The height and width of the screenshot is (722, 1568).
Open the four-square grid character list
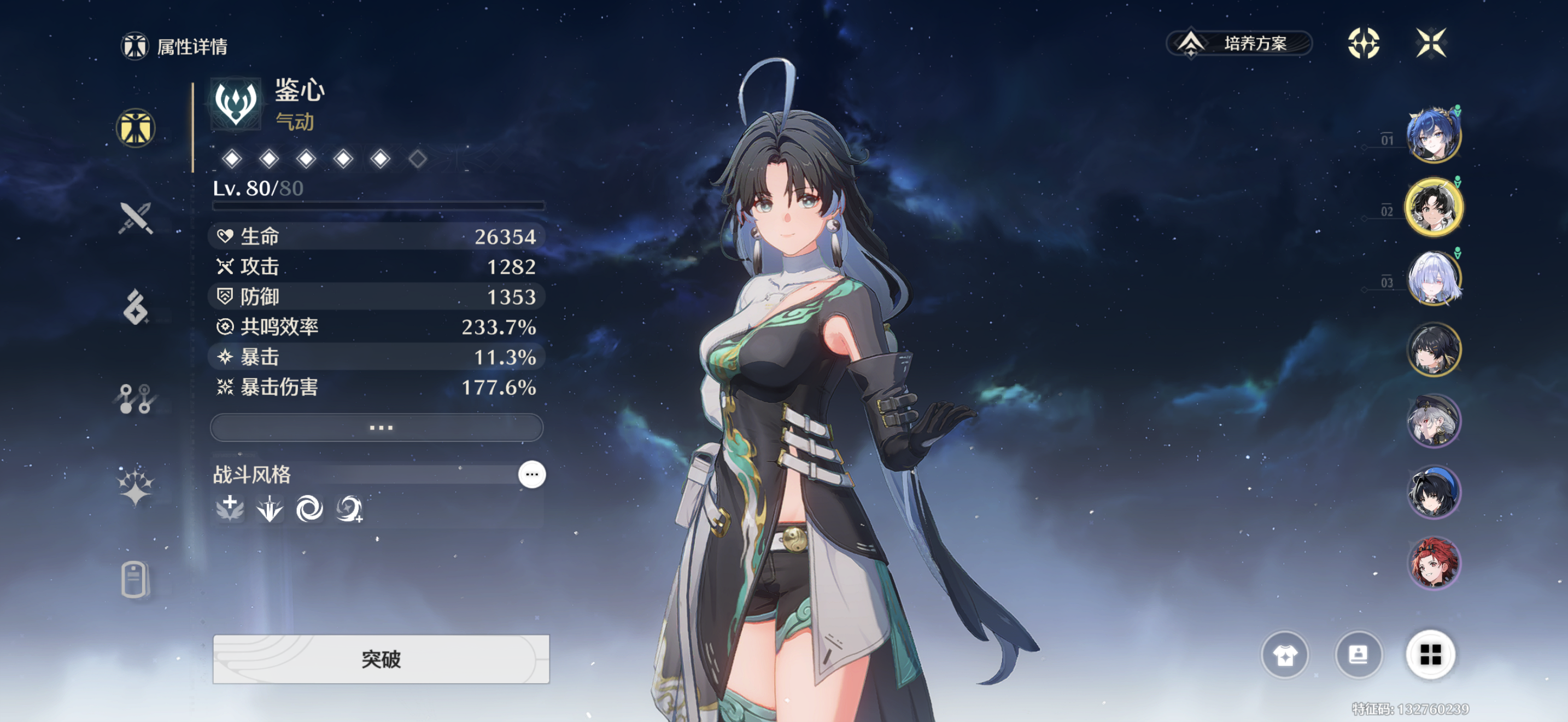click(x=1430, y=655)
